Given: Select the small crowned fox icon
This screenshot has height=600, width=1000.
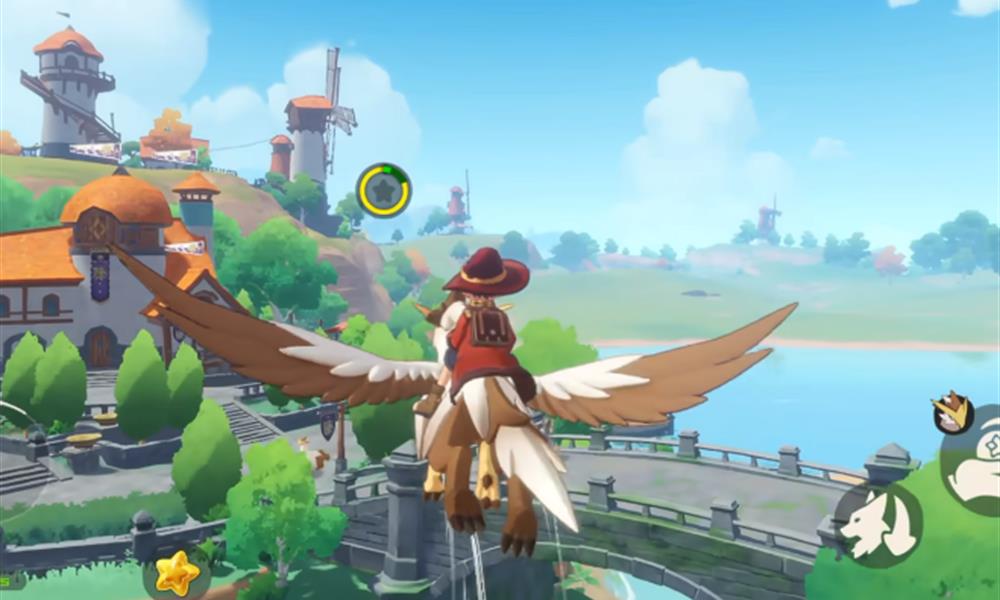Looking at the screenshot, I should pos(953,412).
